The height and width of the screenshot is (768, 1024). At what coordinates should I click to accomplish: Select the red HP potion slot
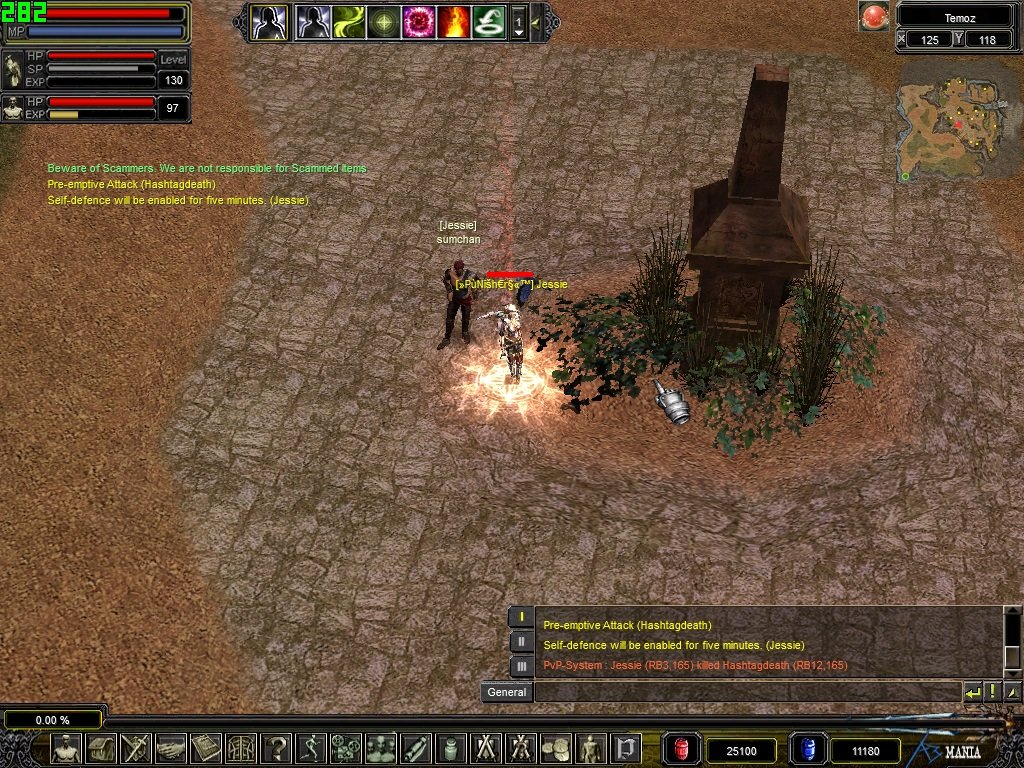point(682,749)
